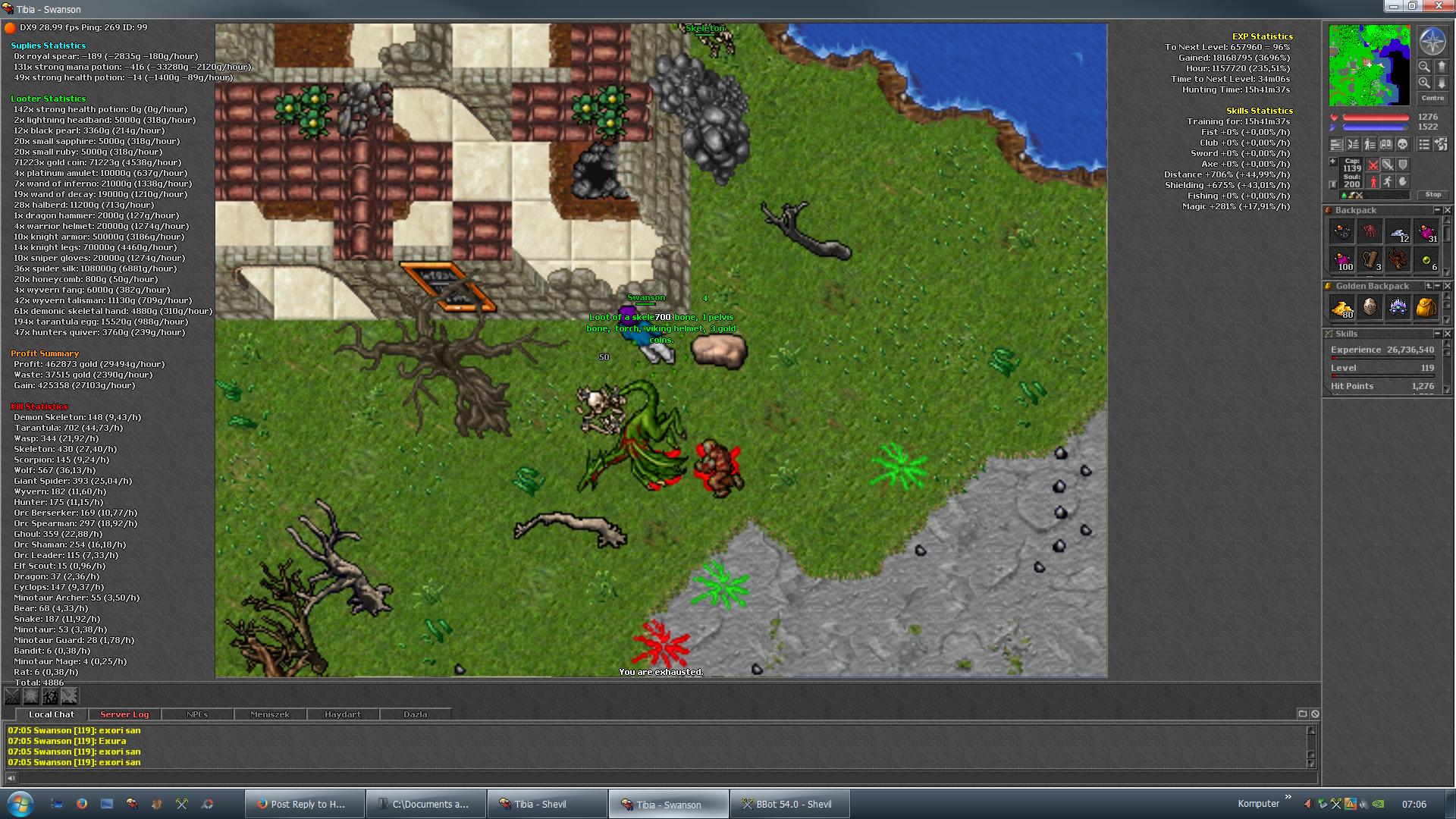1456x819 pixels.
Task: Switch to the Server Log tab
Action: pyautogui.click(x=124, y=714)
